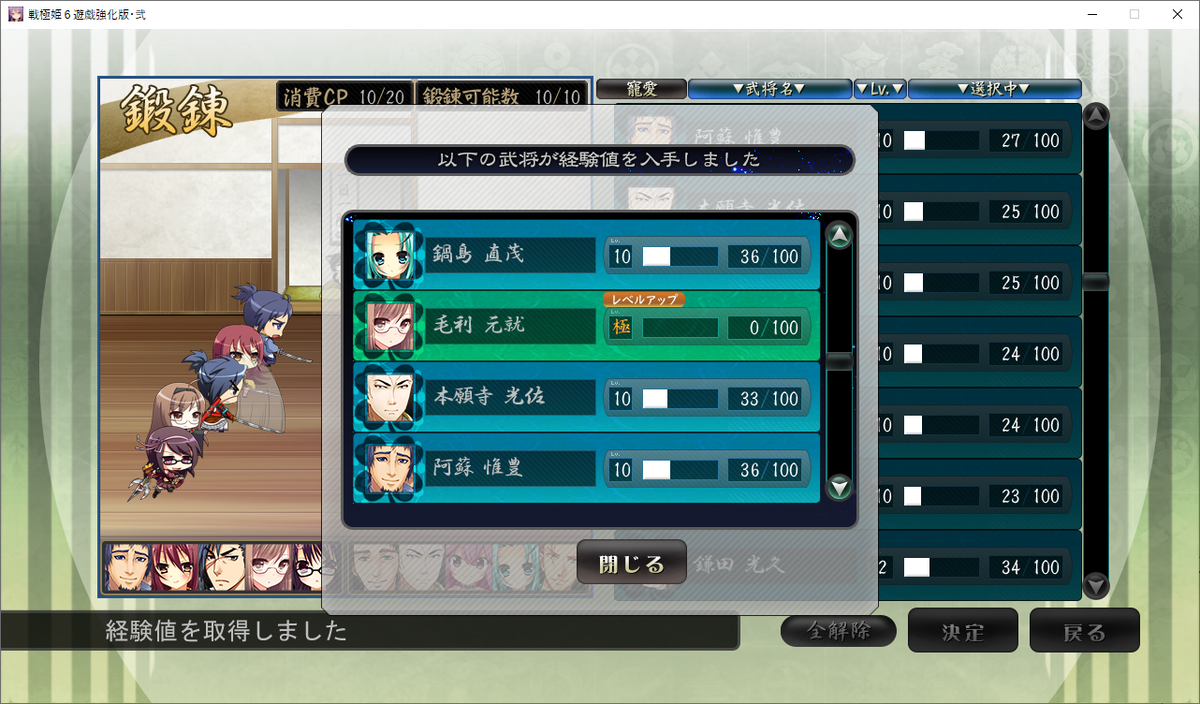Sort by the 選択中 column header
Image resolution: width=1200 pixels, height=704 pixels.
click(994, 89)
